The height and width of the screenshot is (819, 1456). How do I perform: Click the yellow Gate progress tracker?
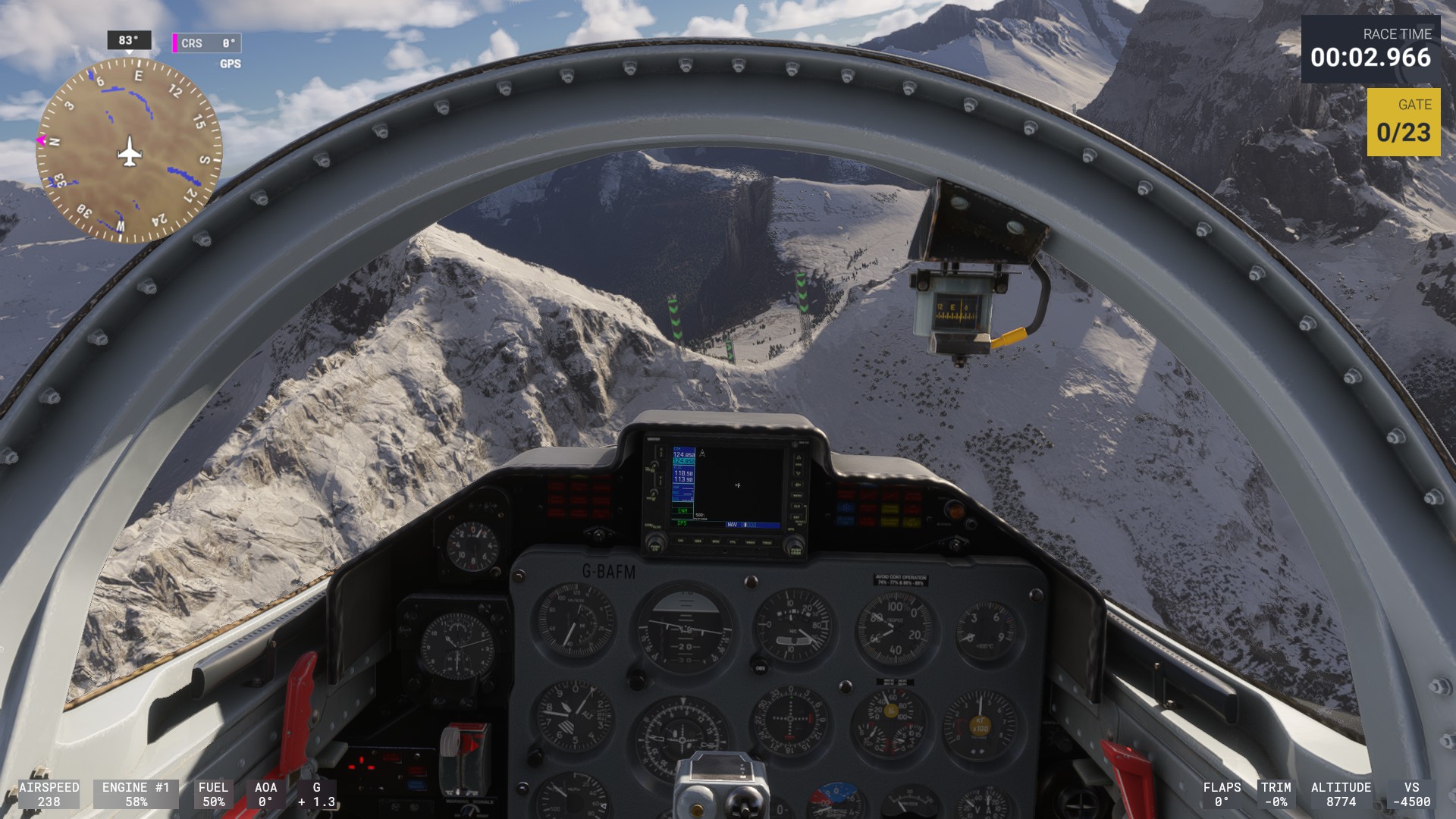click(1403, 122)
